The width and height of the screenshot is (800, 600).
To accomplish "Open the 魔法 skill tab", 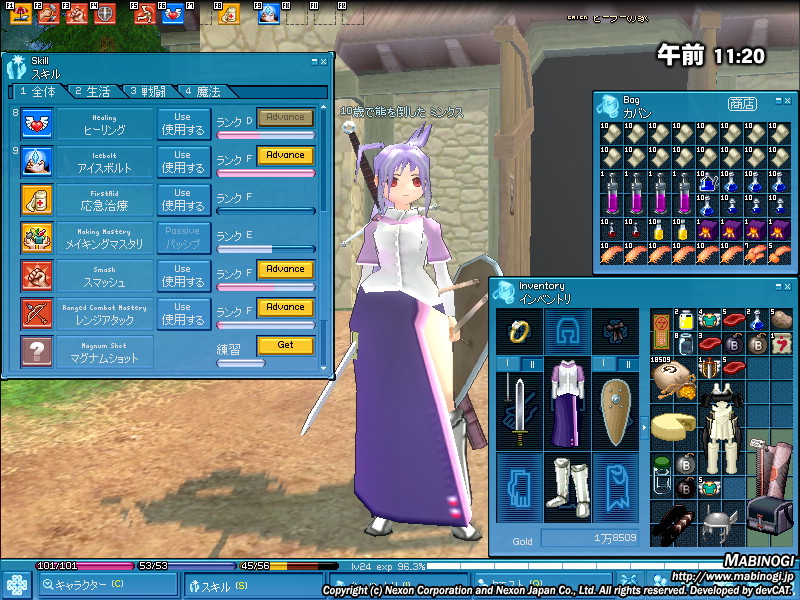I will pyautogui.click(x=203, y=91).
